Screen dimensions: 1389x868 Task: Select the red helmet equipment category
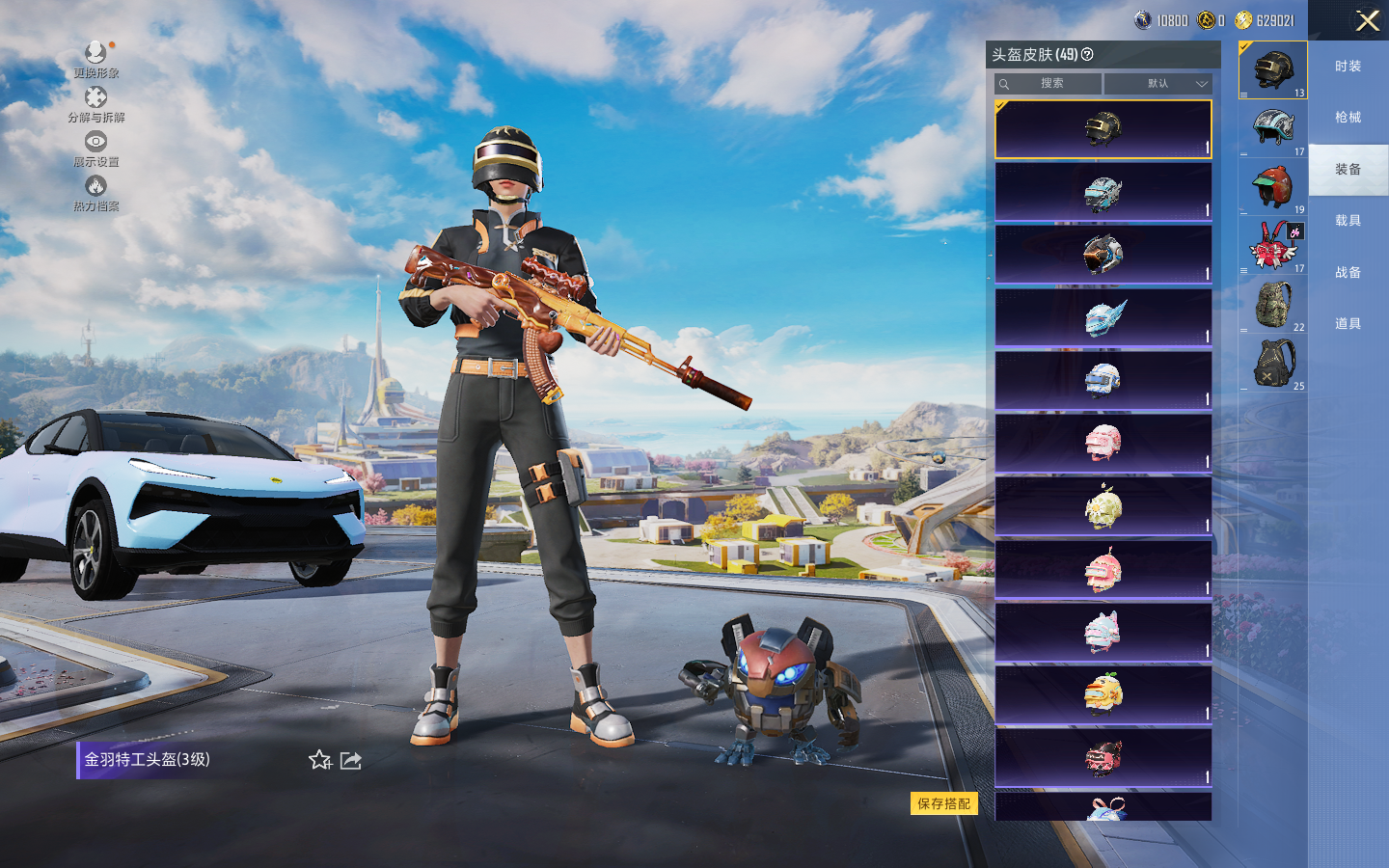tap(1273, 186)
